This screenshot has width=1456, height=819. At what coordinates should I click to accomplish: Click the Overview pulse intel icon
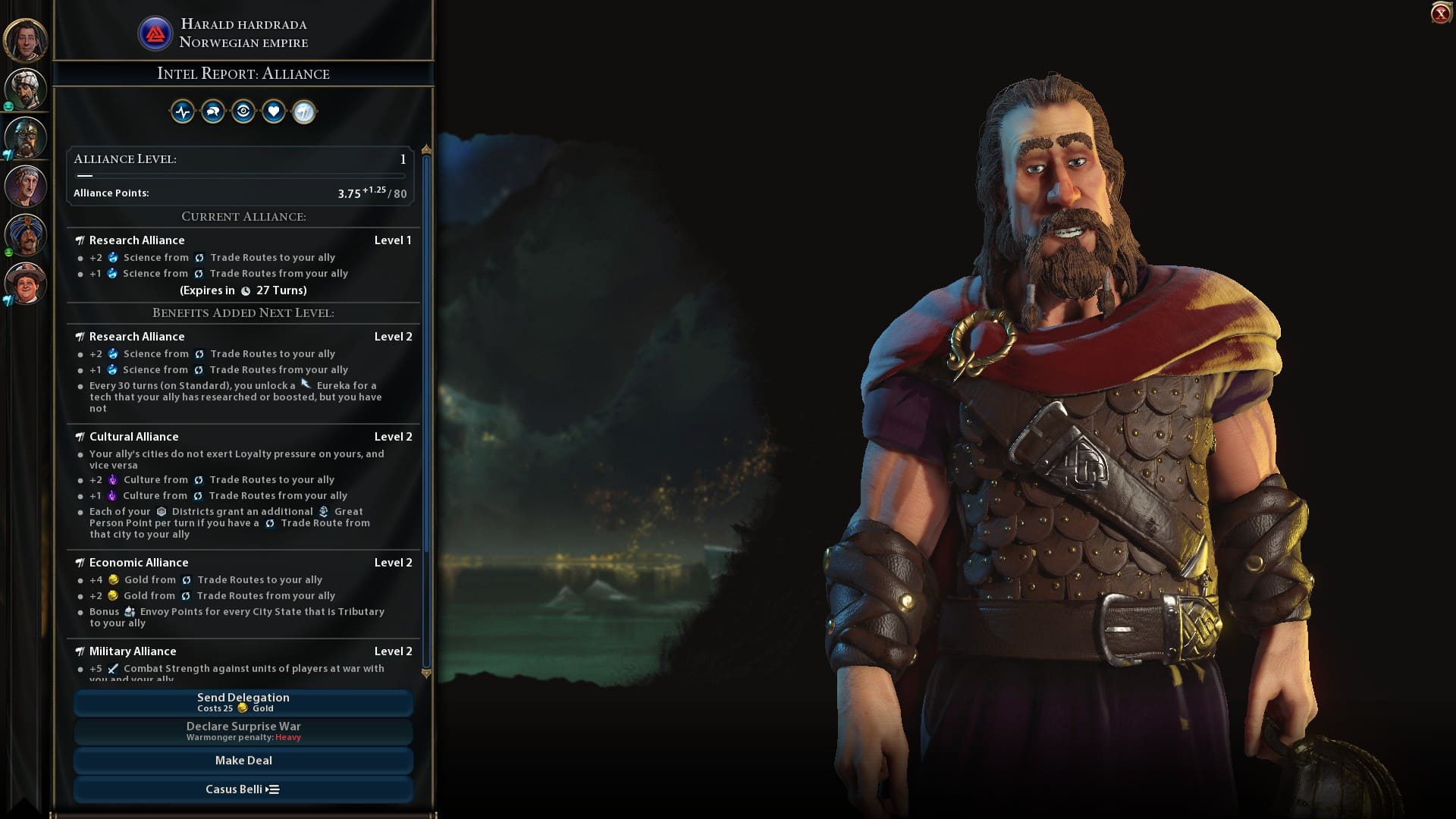182,111
